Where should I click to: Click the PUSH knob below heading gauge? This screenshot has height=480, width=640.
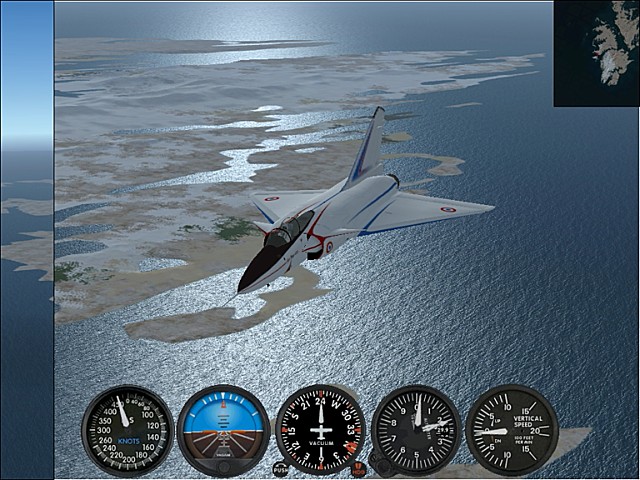pyautogui.click(x=280, y=468)
